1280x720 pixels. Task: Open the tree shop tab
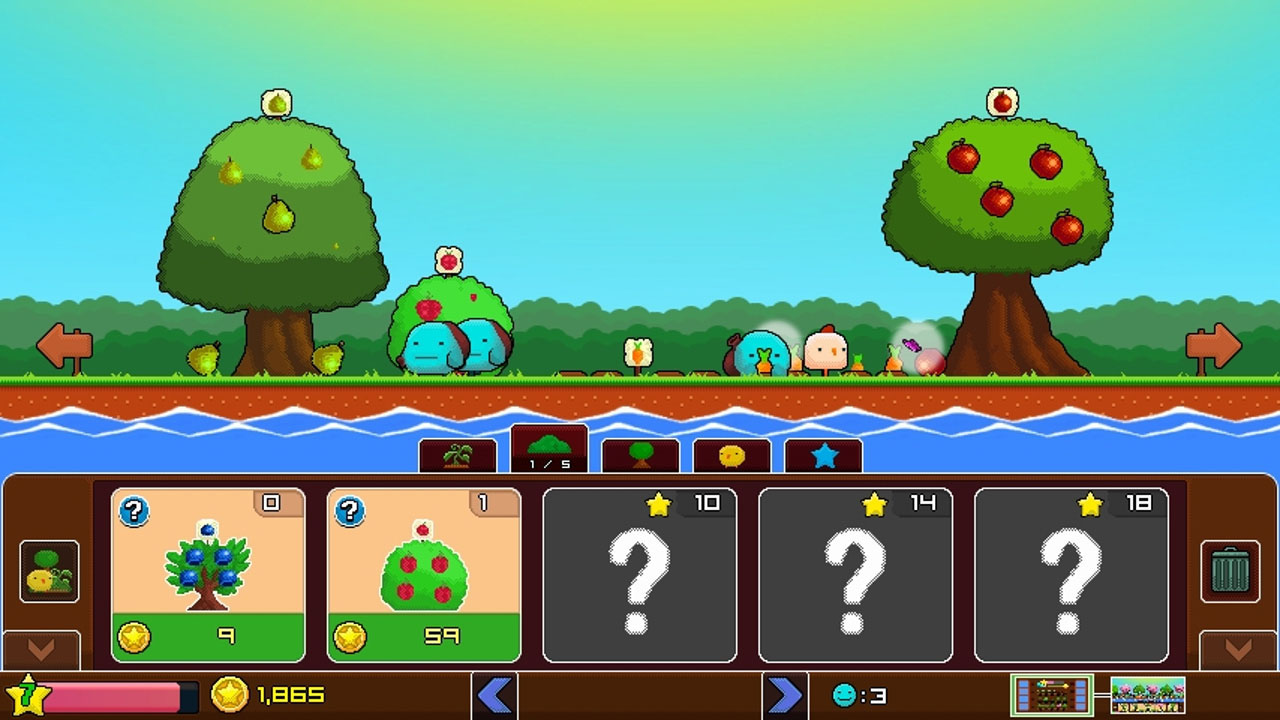pyautogui.click(x=638, y=455)
